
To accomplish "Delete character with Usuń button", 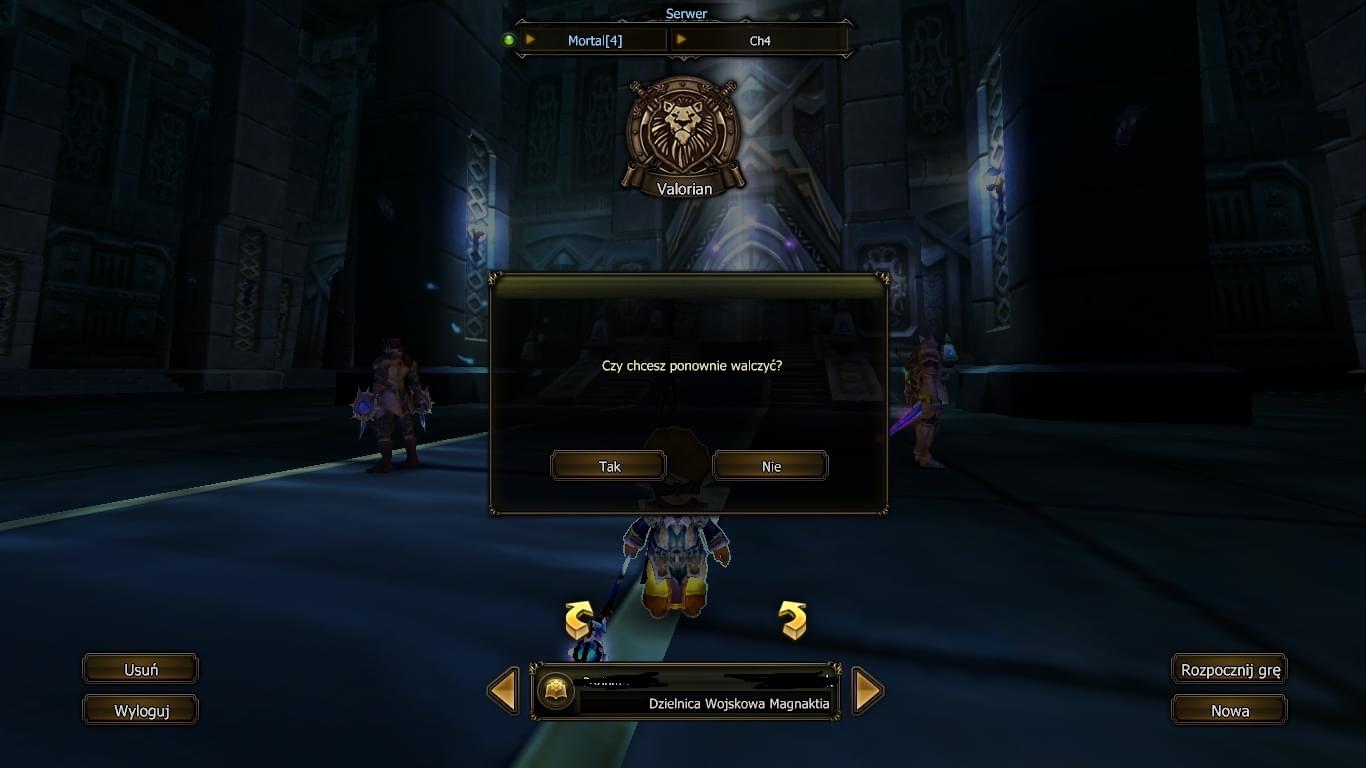I will click(140, 669).
